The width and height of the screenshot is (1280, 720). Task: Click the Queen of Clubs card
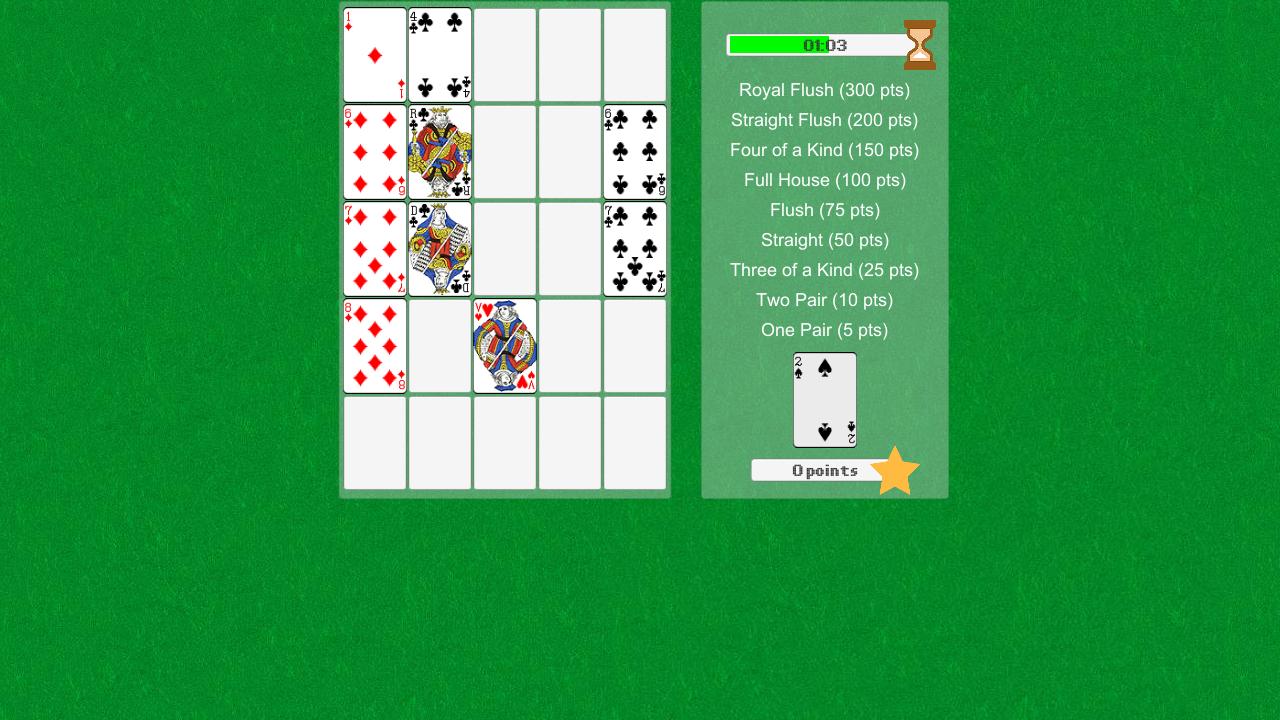(x=440, y=247)
